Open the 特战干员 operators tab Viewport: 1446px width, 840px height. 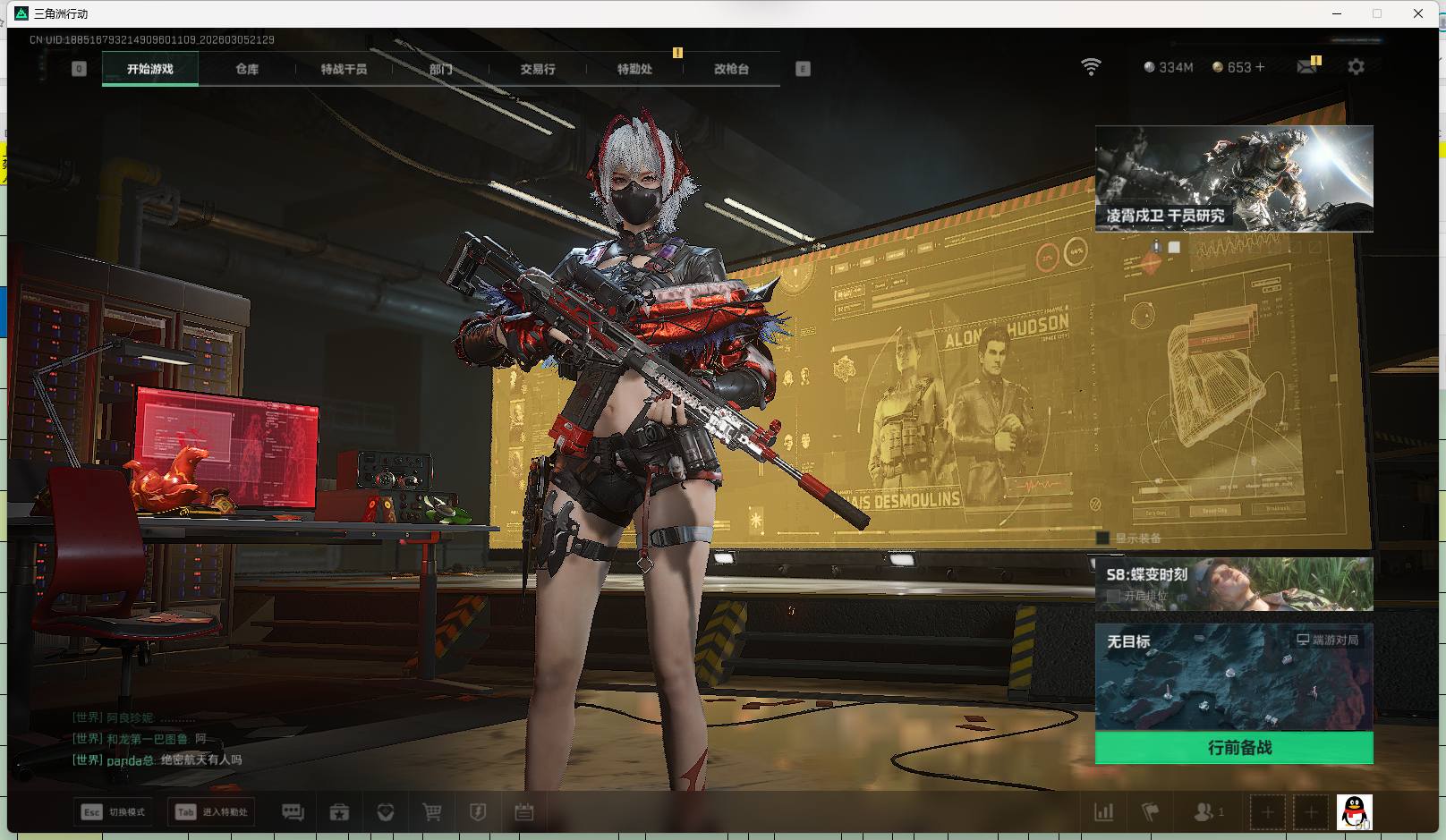344,69
